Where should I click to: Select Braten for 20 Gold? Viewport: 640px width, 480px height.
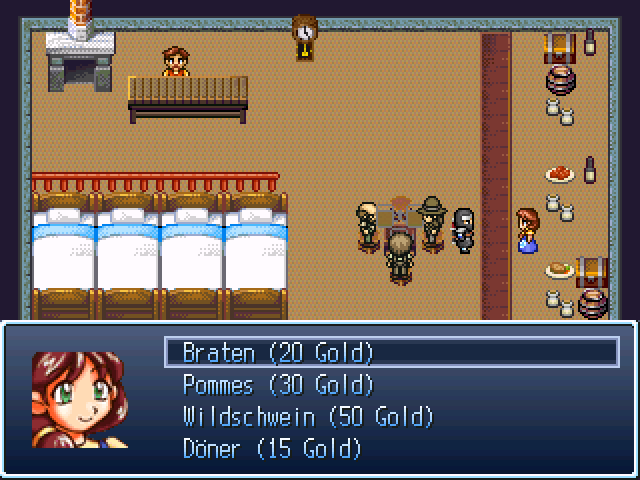[278, 352]
